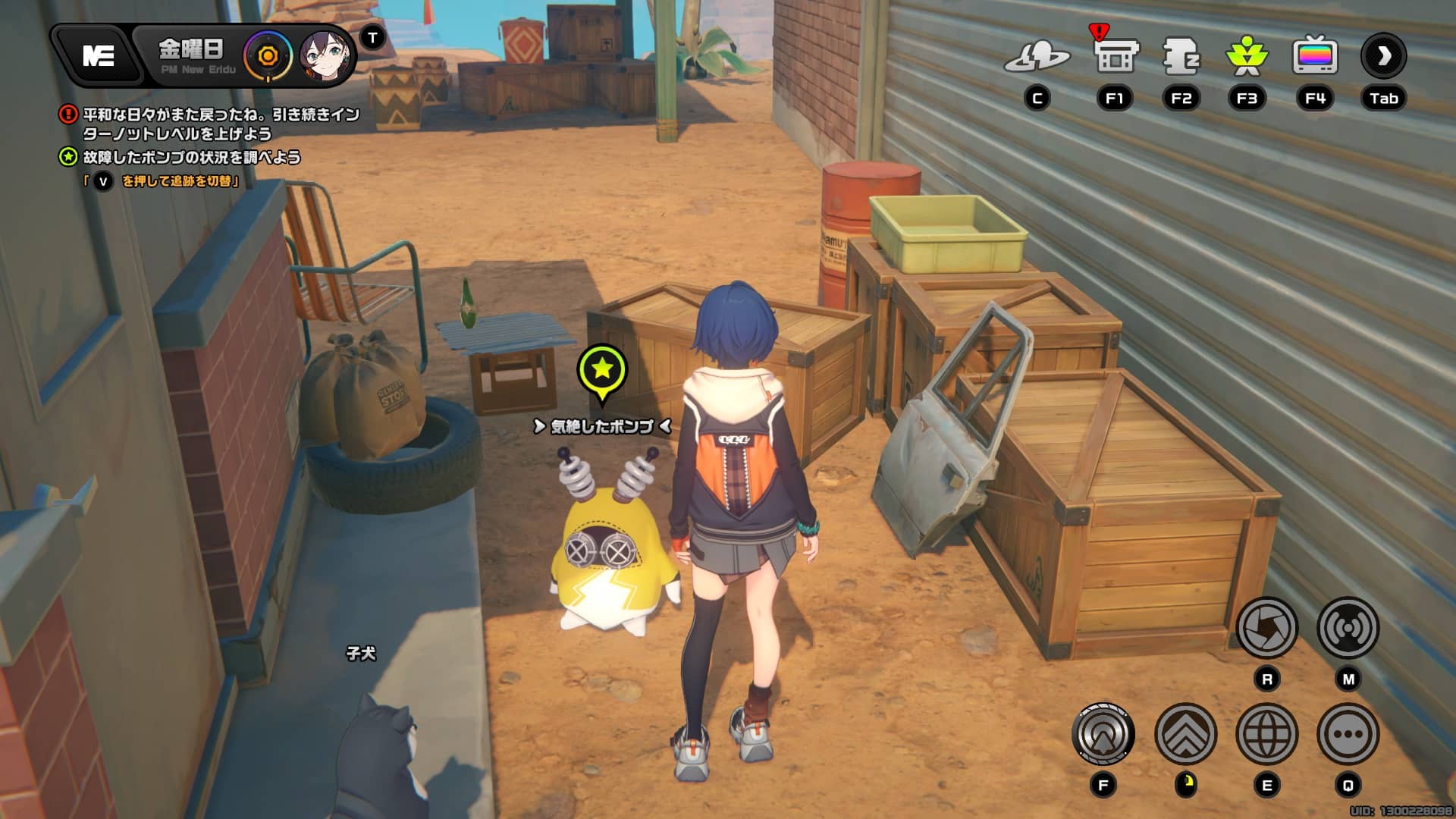Select the red main quest tracker entry

220,124
